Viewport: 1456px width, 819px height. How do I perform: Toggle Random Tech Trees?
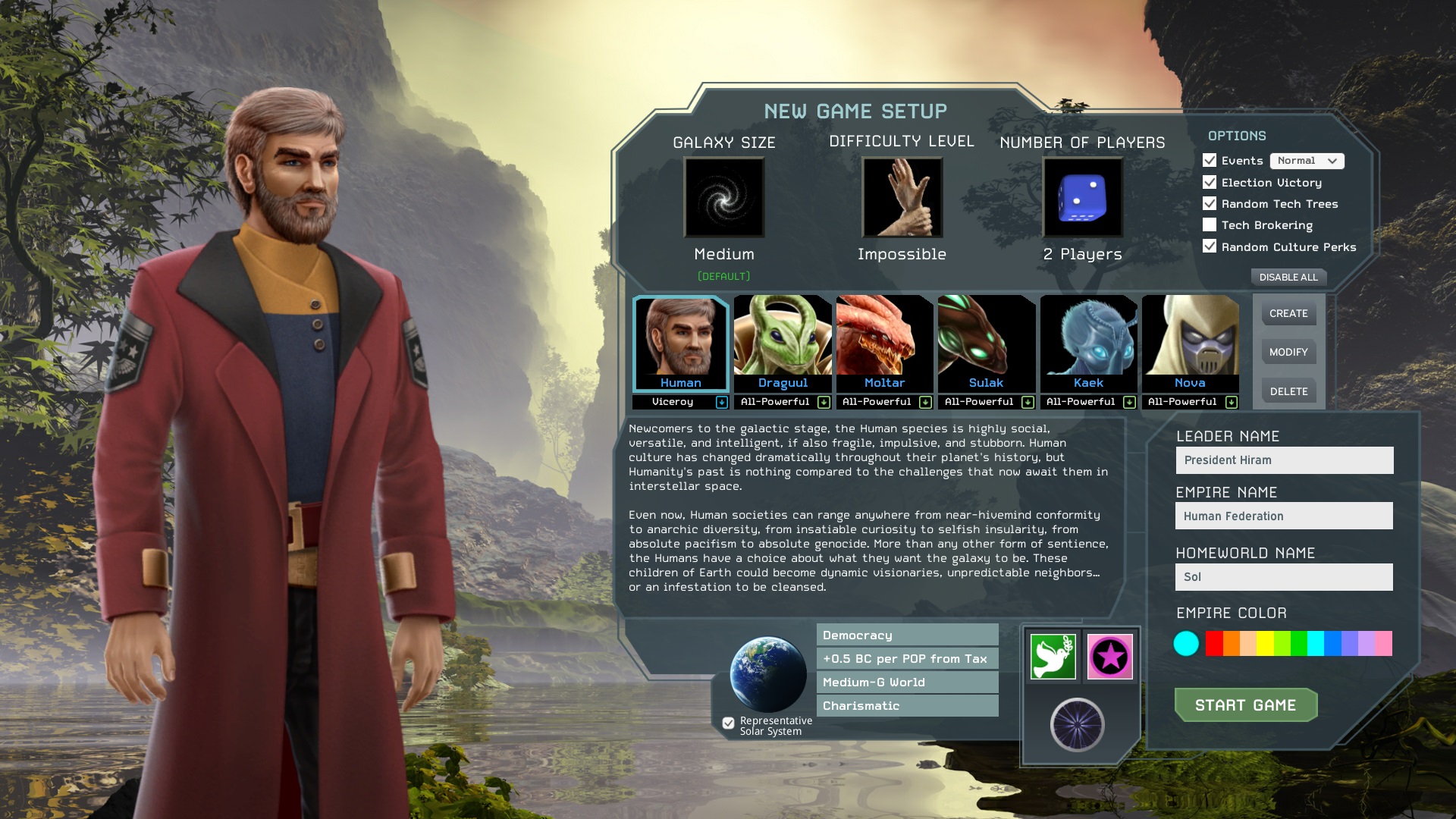1210,204
